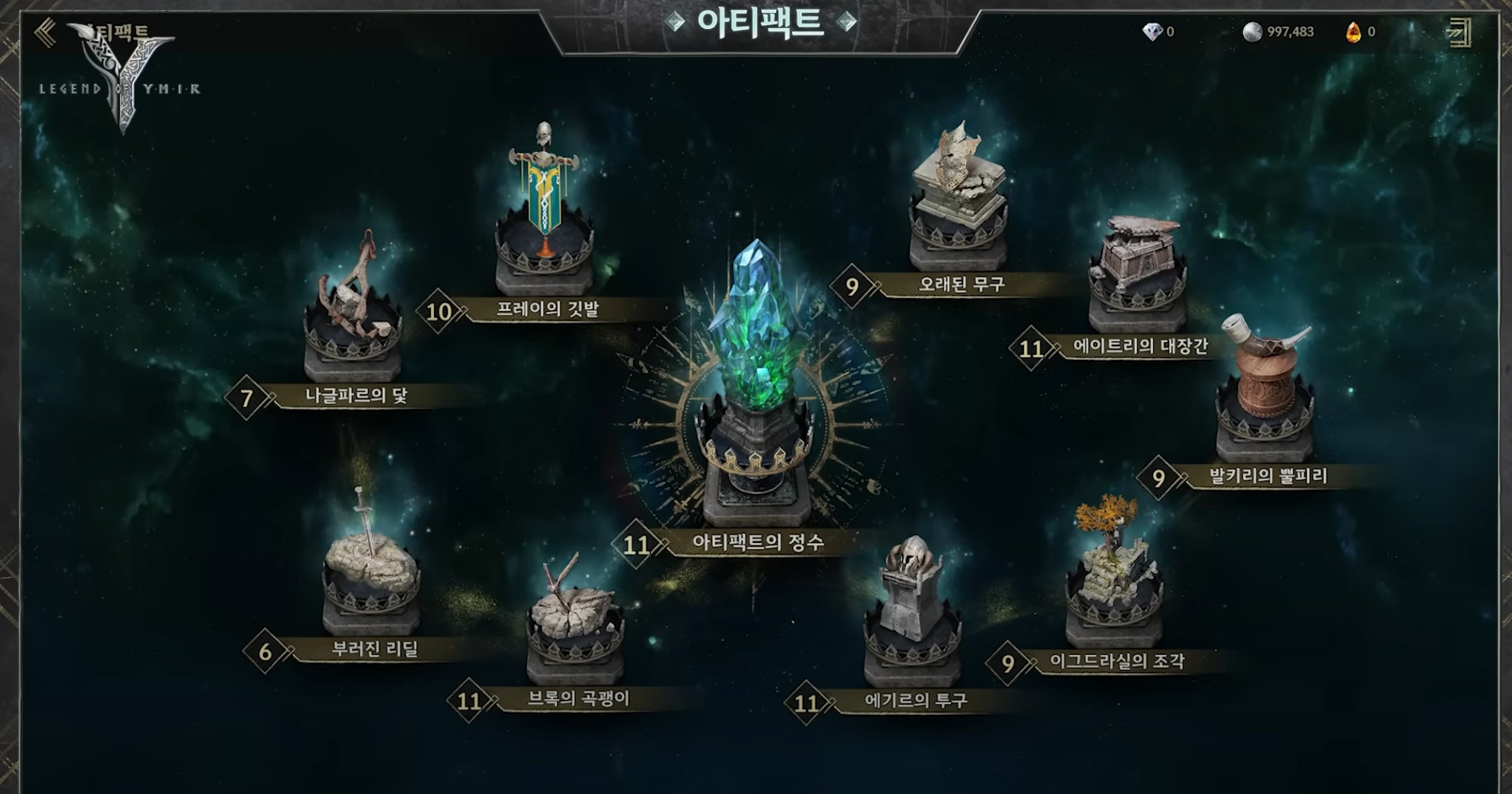Click the diamond currency icon
Viewport: 1512px width, 794px height.
[x=1152, y=32]
